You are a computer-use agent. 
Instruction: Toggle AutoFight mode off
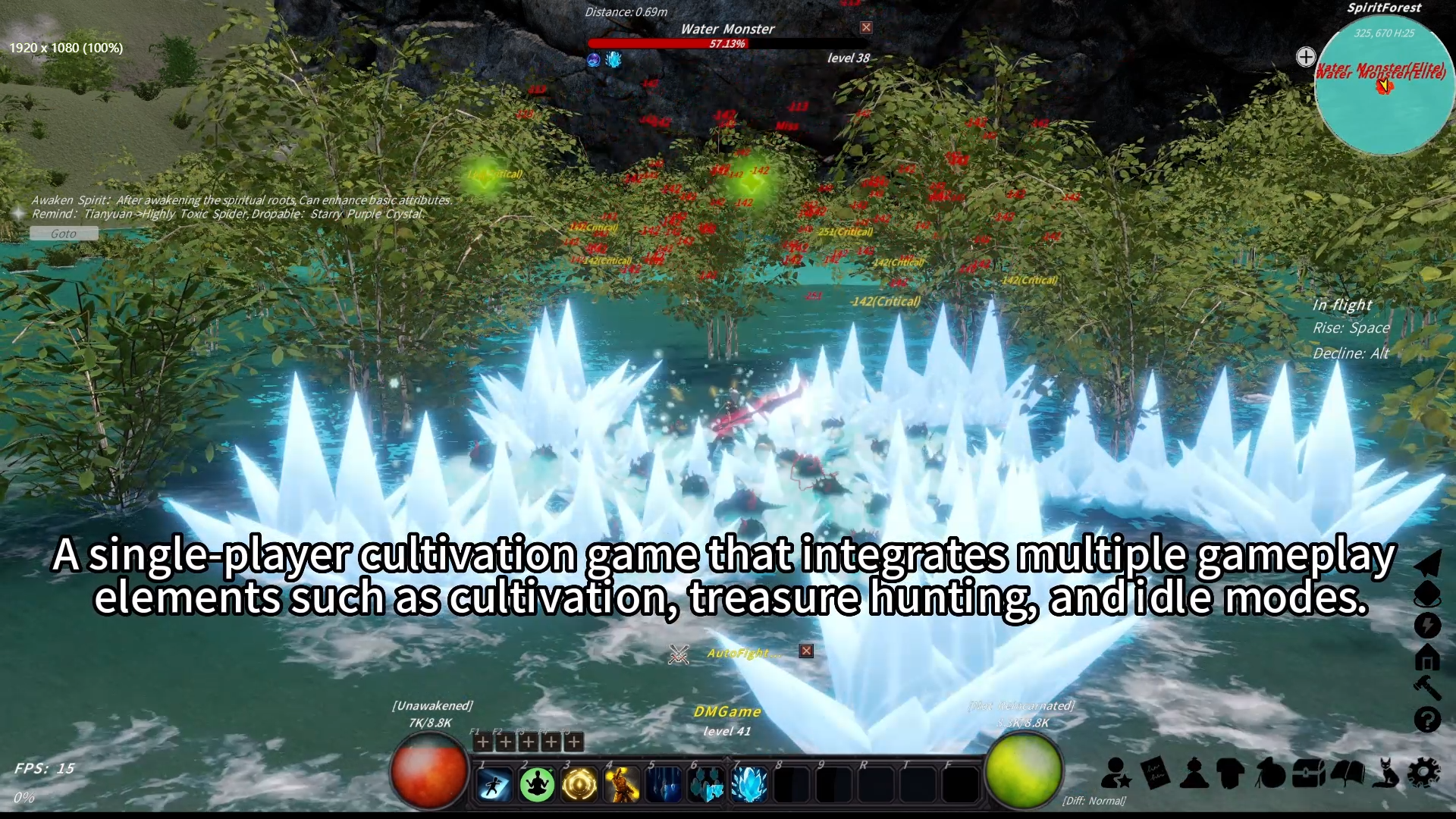click(x=806, y=651)
